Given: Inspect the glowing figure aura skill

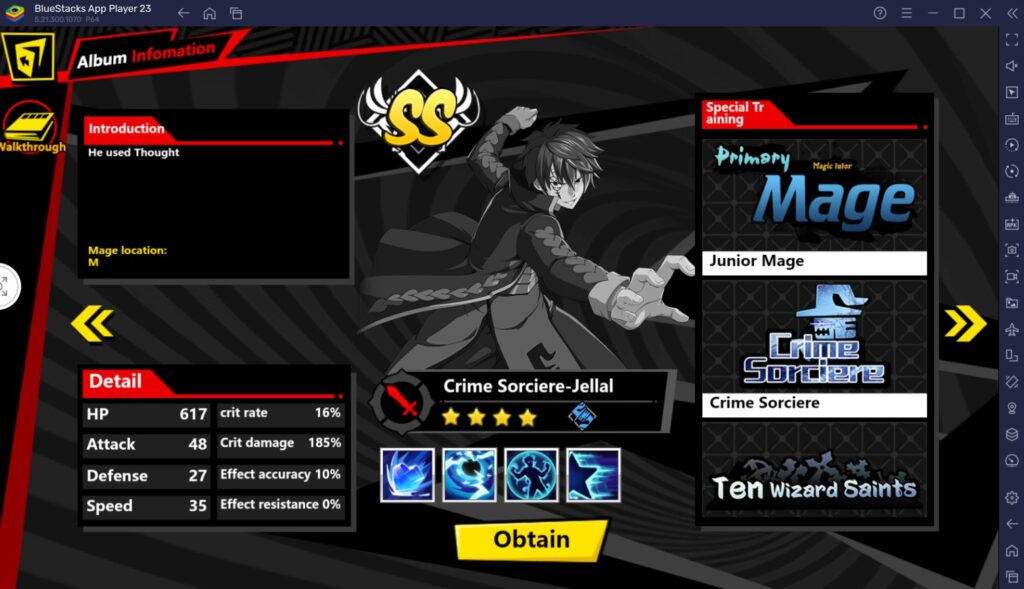Looking at the screenshot, I should [531, 475].
